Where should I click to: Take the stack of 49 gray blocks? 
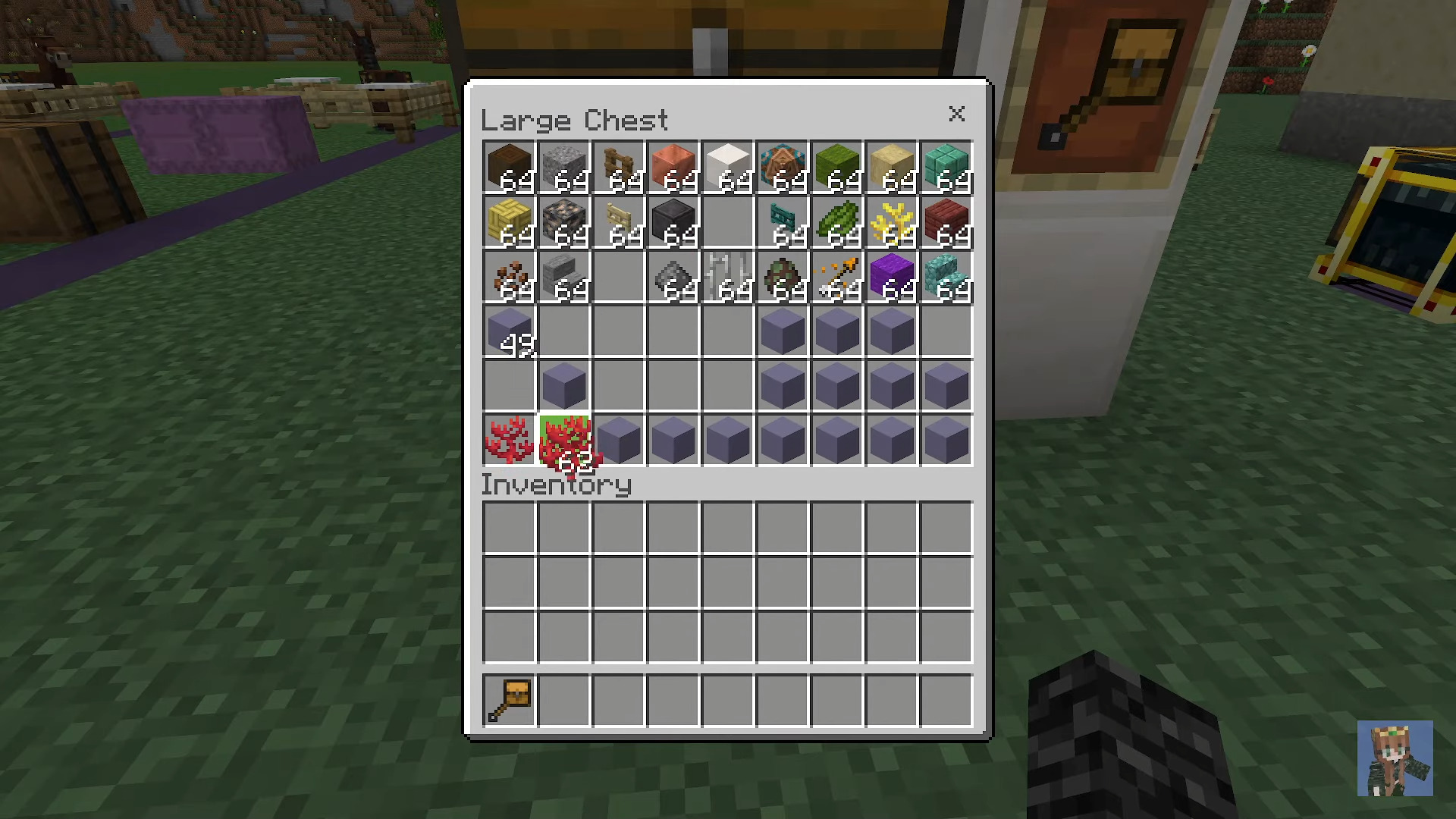coord(510,332)
